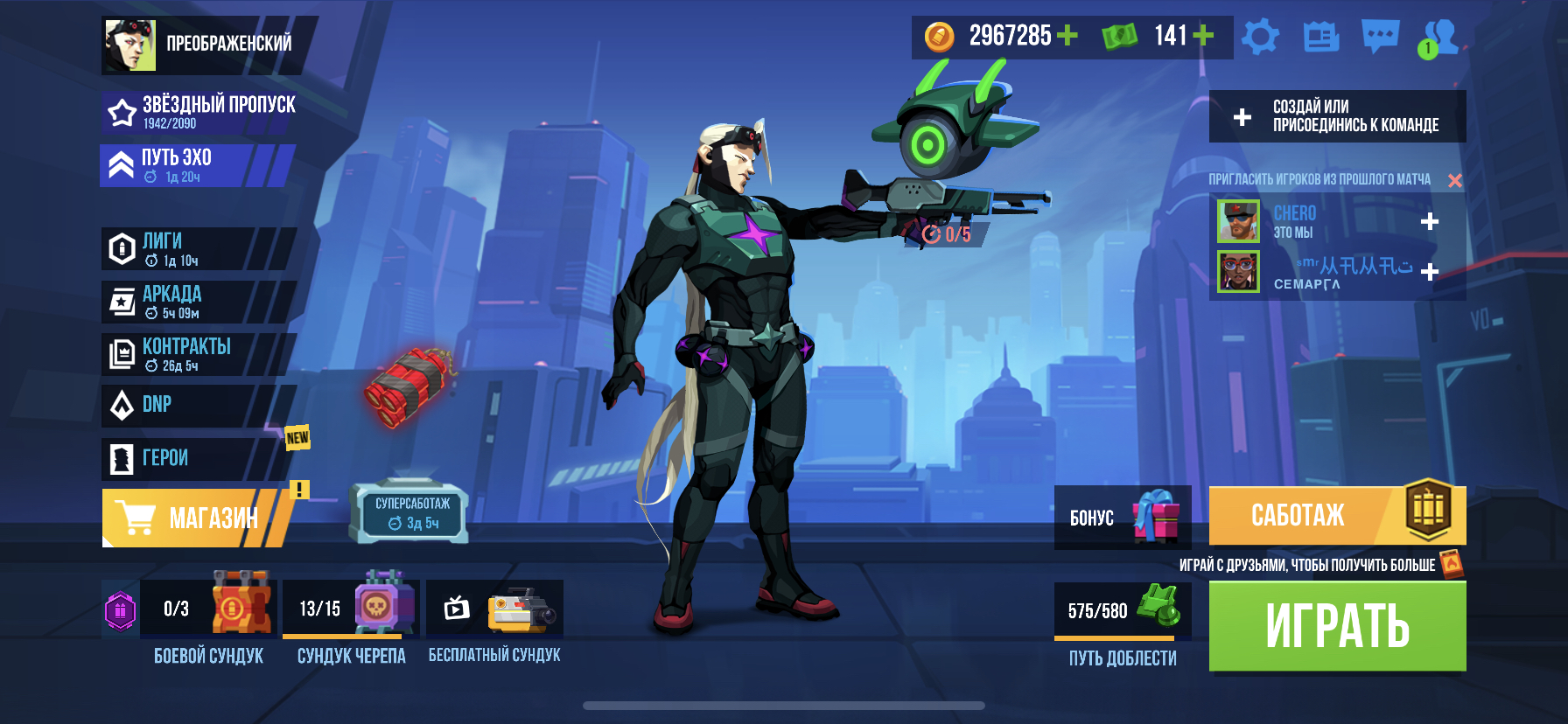Start a match with the ИГРАТЬ button

point(1337,626)
